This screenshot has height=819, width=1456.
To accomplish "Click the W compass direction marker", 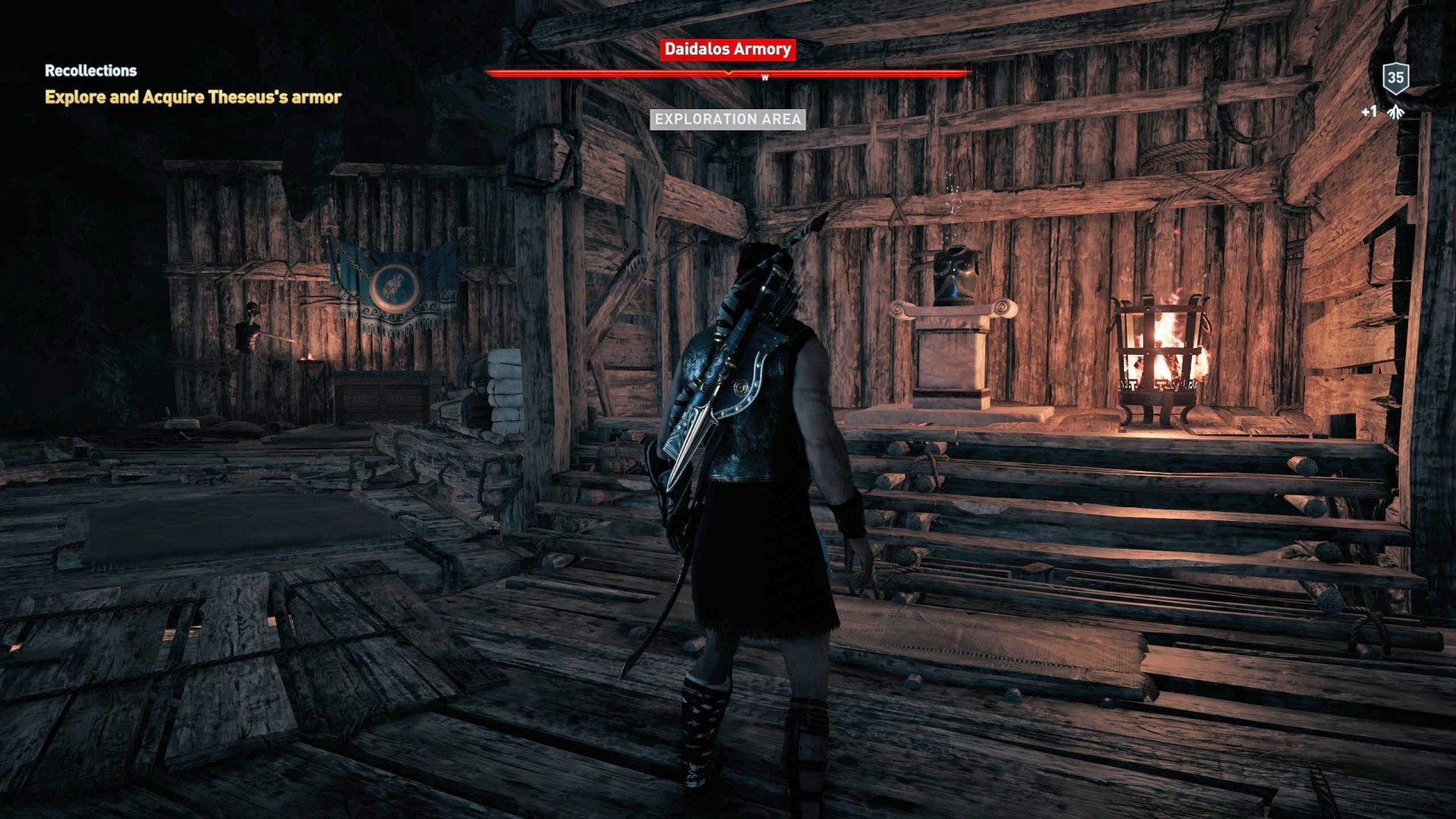I will (764, 76).
